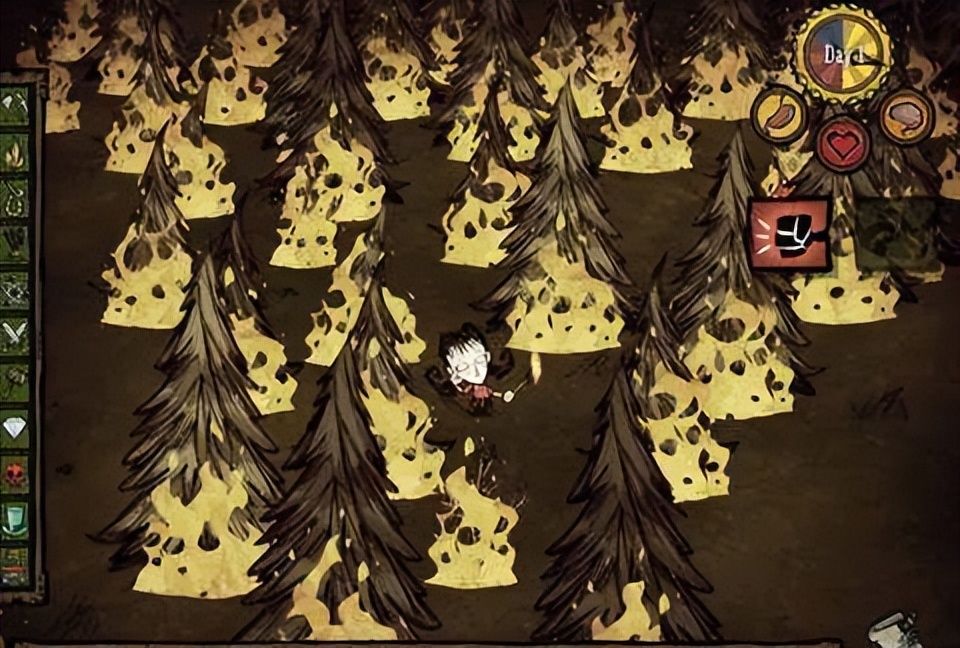Open the Fight tab with crossed swords
This screenshot has width=960, height=648.
[x=15, y=336]
